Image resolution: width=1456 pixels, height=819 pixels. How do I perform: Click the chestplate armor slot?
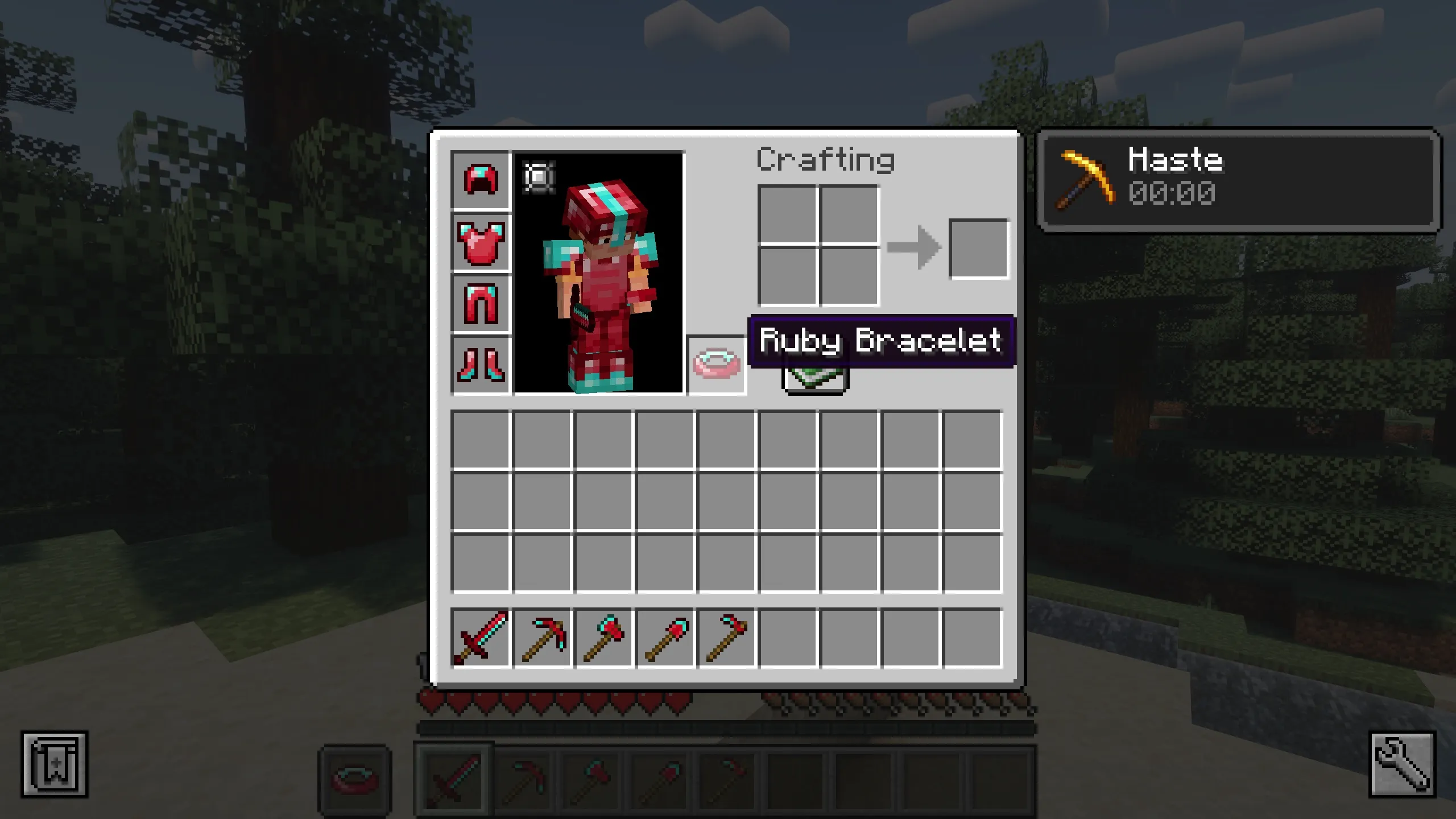tap(481, 242)
